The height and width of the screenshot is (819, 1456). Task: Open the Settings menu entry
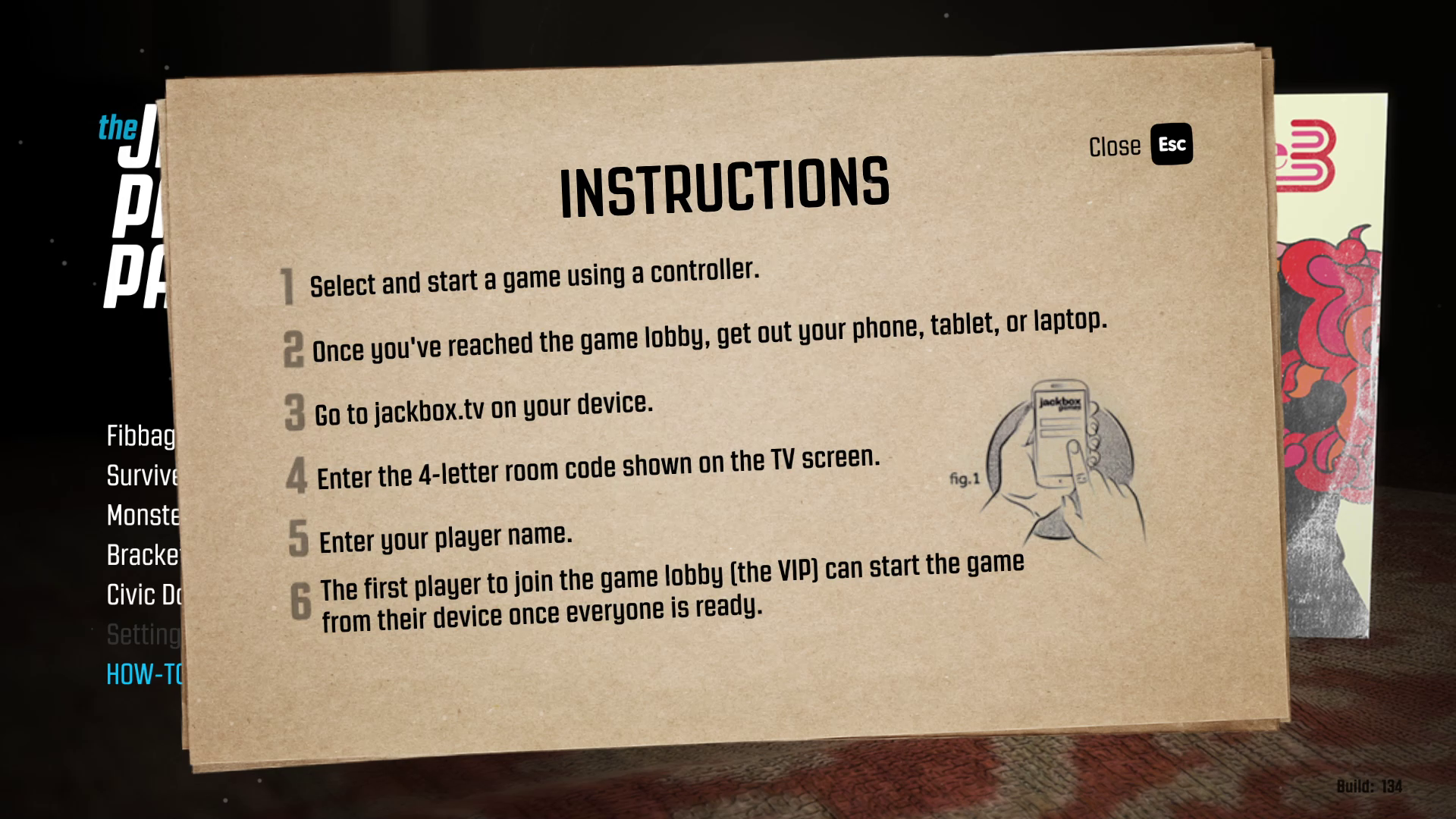tap(143, 635)
